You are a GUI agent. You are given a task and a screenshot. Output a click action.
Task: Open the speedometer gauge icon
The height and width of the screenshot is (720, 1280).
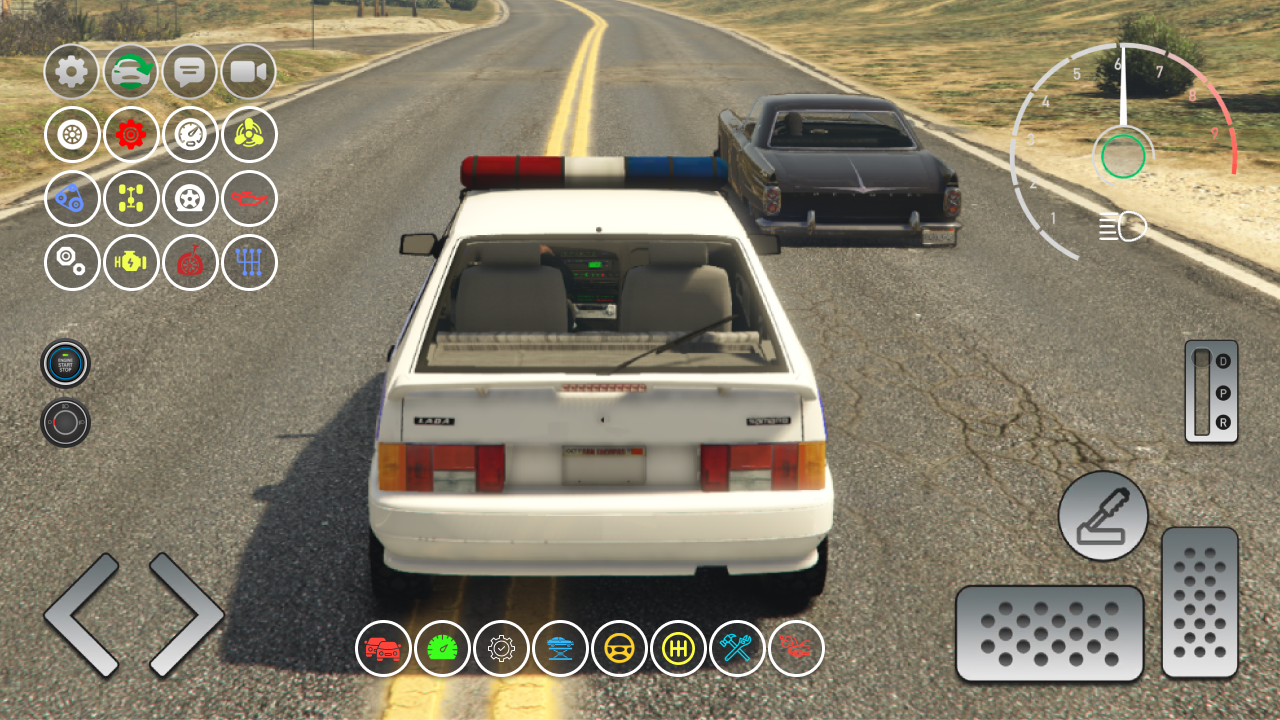pos(190,135)
